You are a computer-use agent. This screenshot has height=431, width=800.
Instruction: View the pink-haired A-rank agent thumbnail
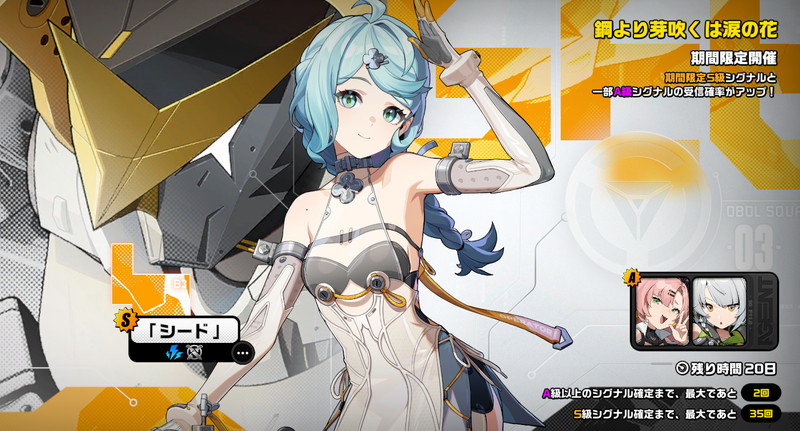point(660,307)
